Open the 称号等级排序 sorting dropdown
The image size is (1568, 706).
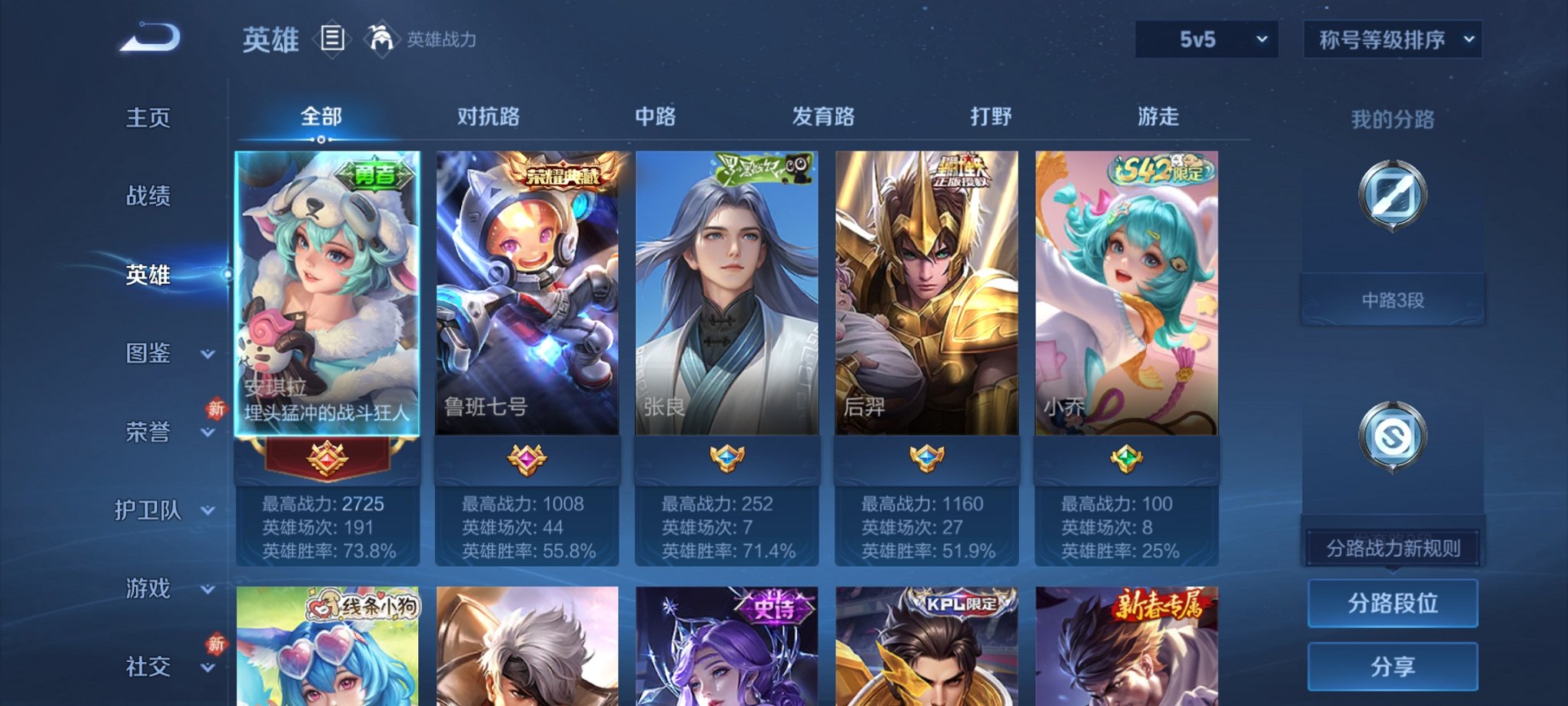(1391, 38)
